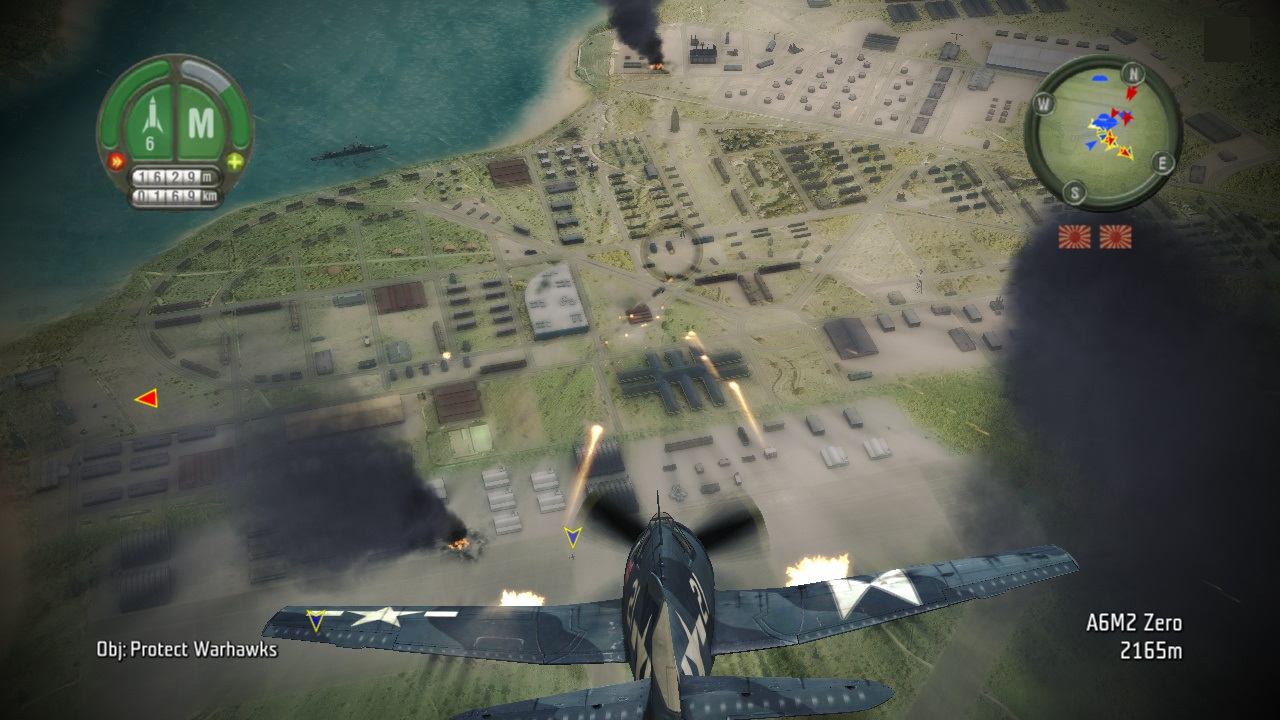This screenshot has width=1280, height=720.
Task: Click the N compass marker on radar
Action: (x=1133, y=73)
